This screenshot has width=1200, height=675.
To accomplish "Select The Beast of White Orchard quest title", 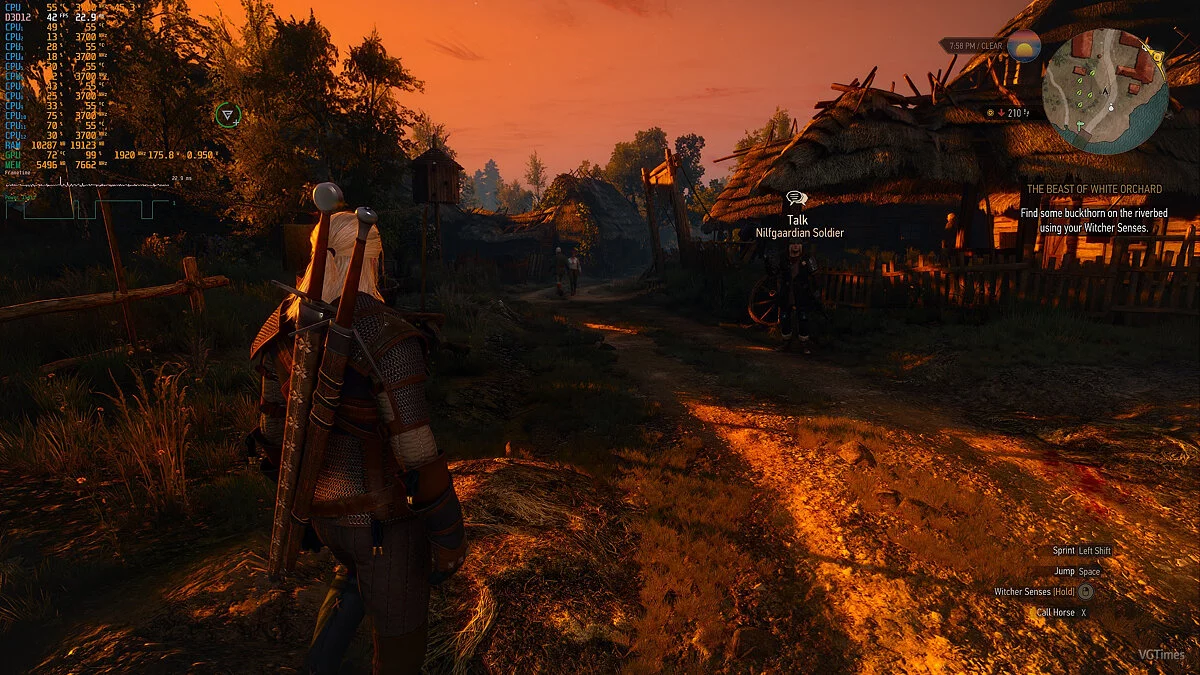I will click(1094, 189).
